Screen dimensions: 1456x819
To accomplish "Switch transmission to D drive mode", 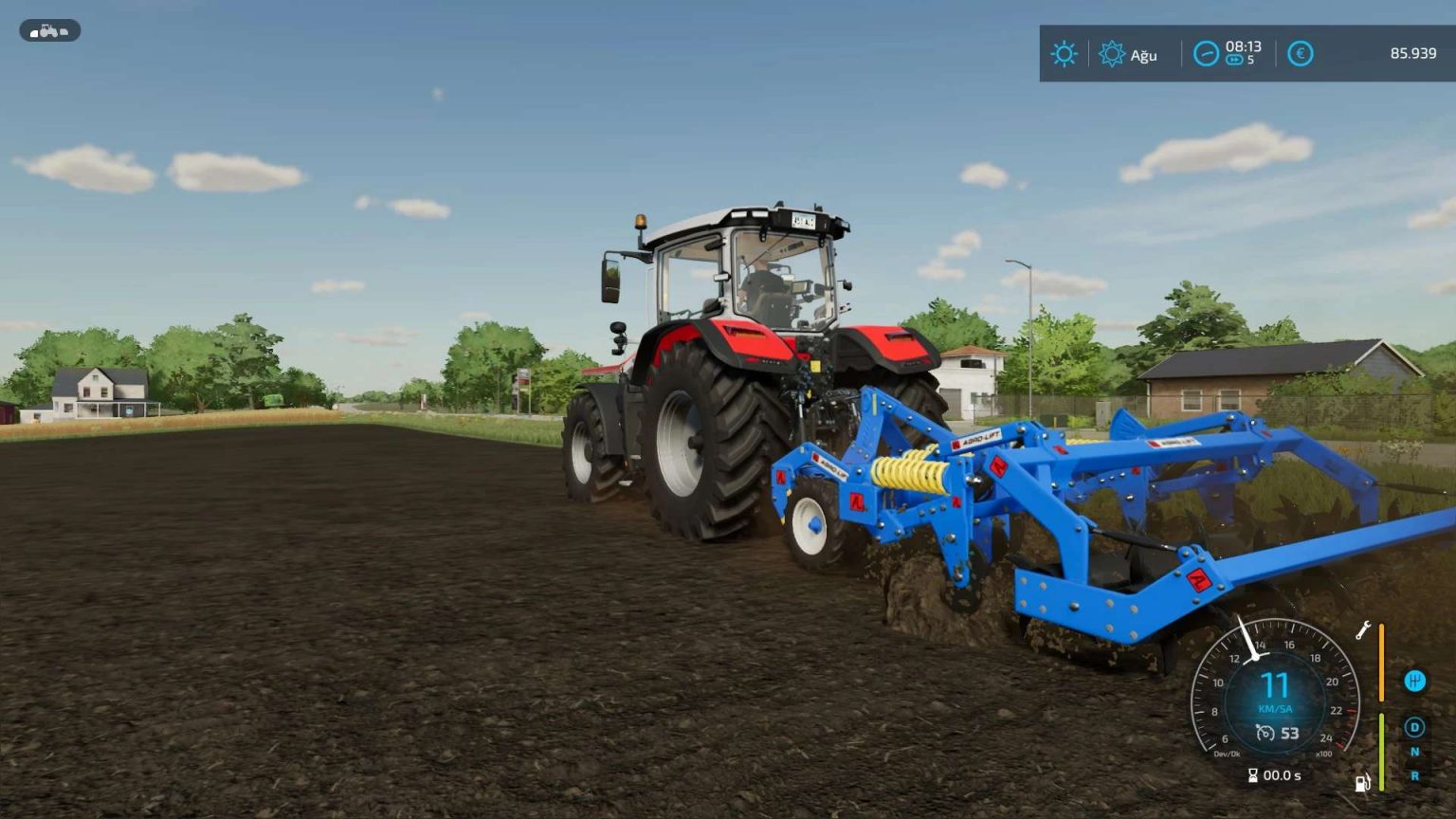I will click(1414, 726).
